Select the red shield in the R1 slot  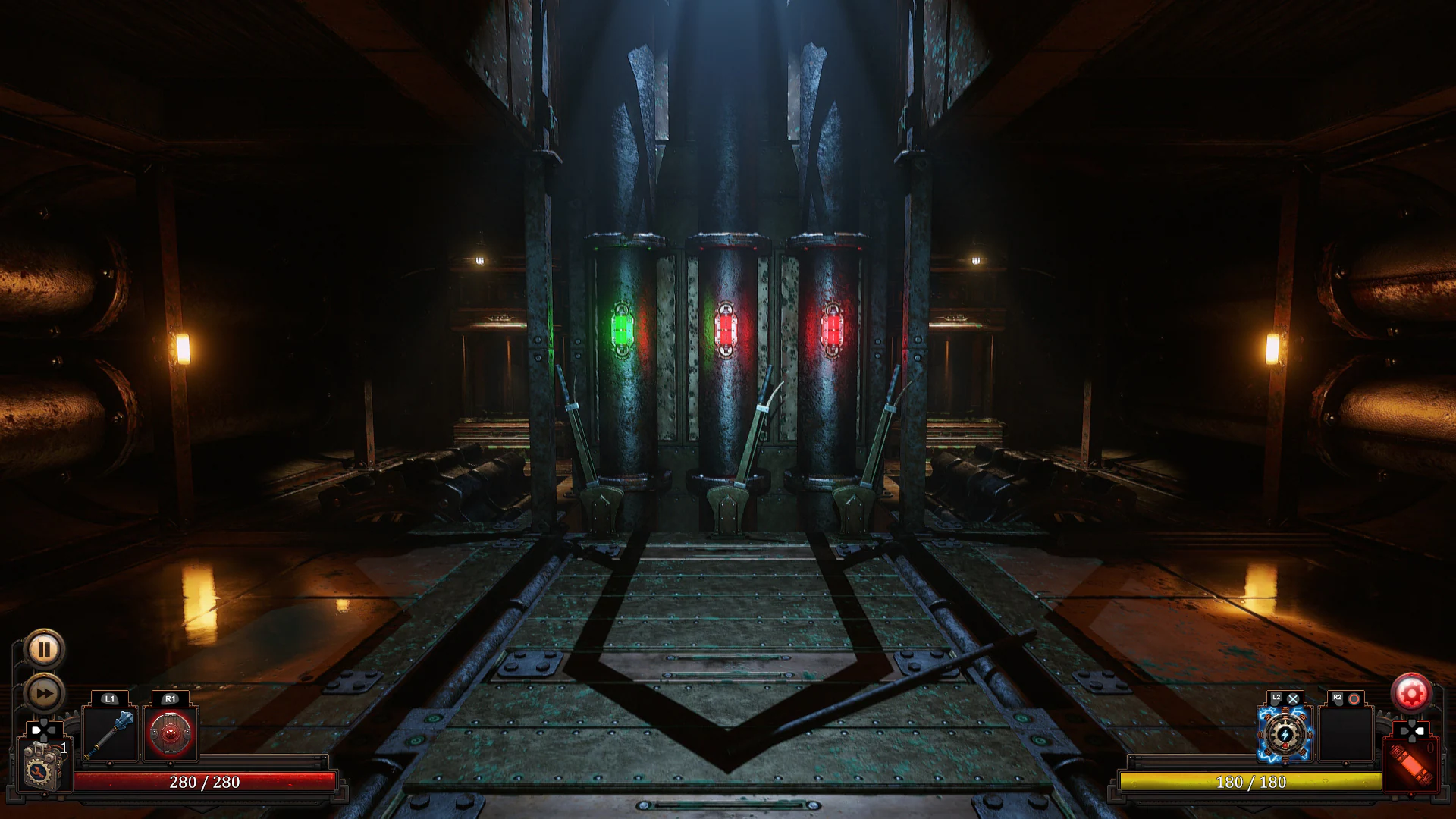(x=169, y=733)
